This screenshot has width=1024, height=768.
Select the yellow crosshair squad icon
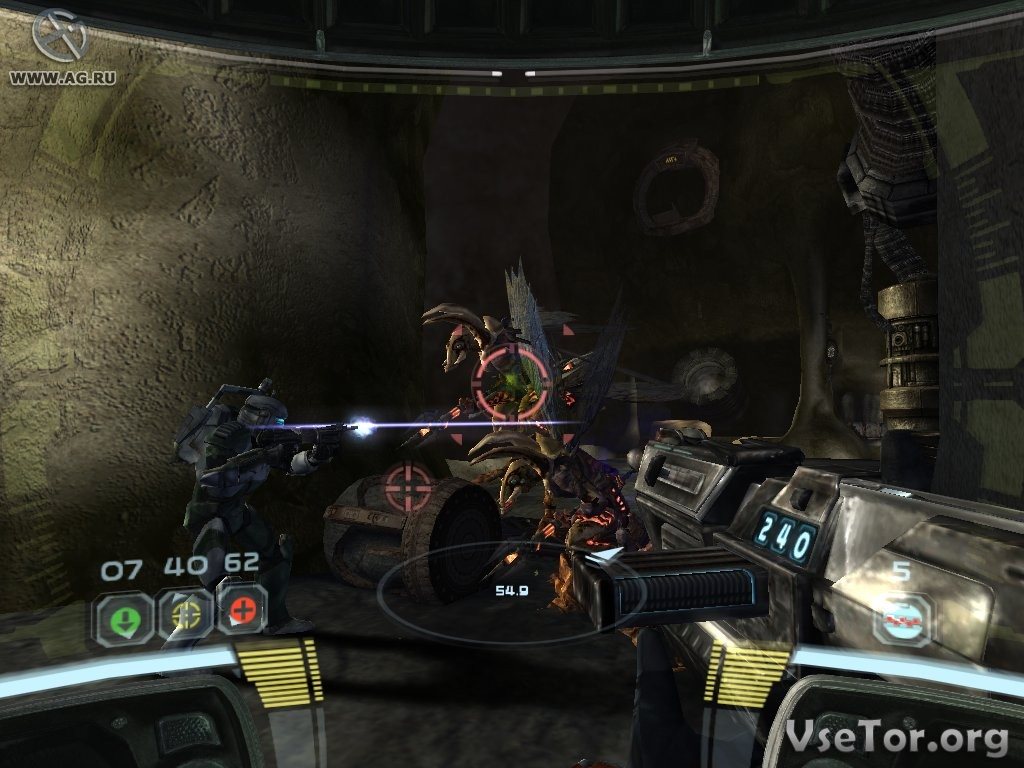(185, 613)
